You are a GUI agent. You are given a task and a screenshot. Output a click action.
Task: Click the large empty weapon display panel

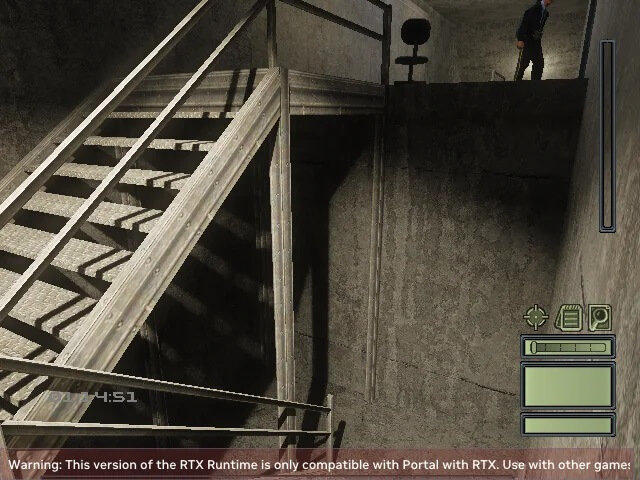567,385
